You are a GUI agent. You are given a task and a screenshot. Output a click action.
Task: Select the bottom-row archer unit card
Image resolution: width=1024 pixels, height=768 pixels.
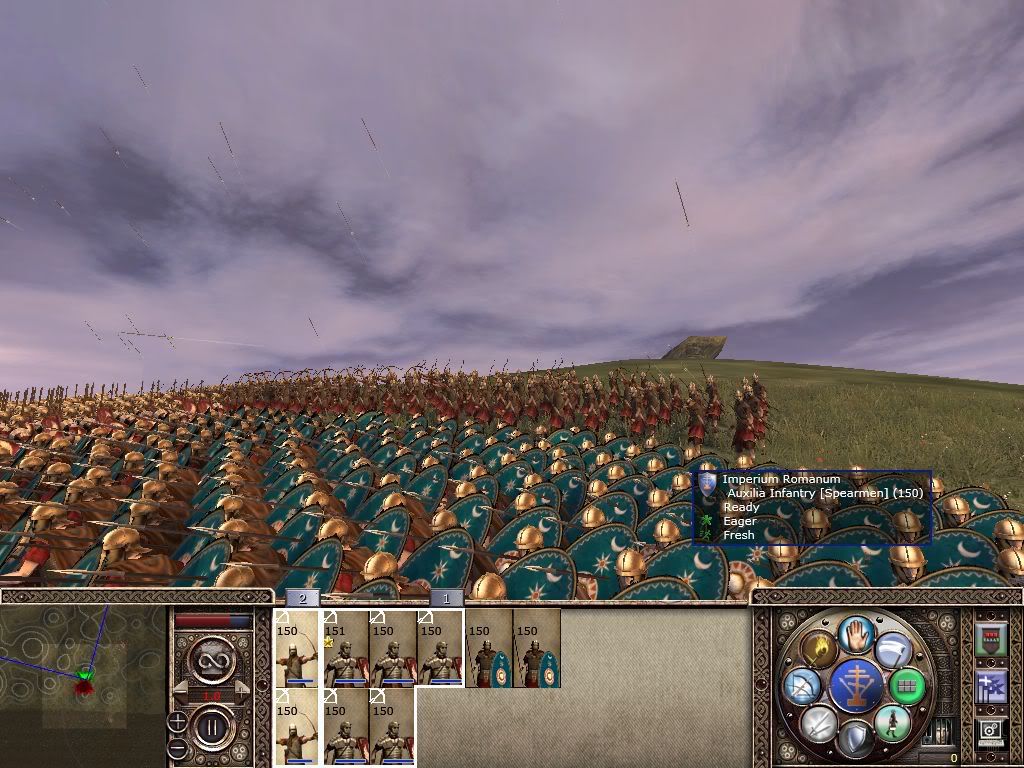296,726
